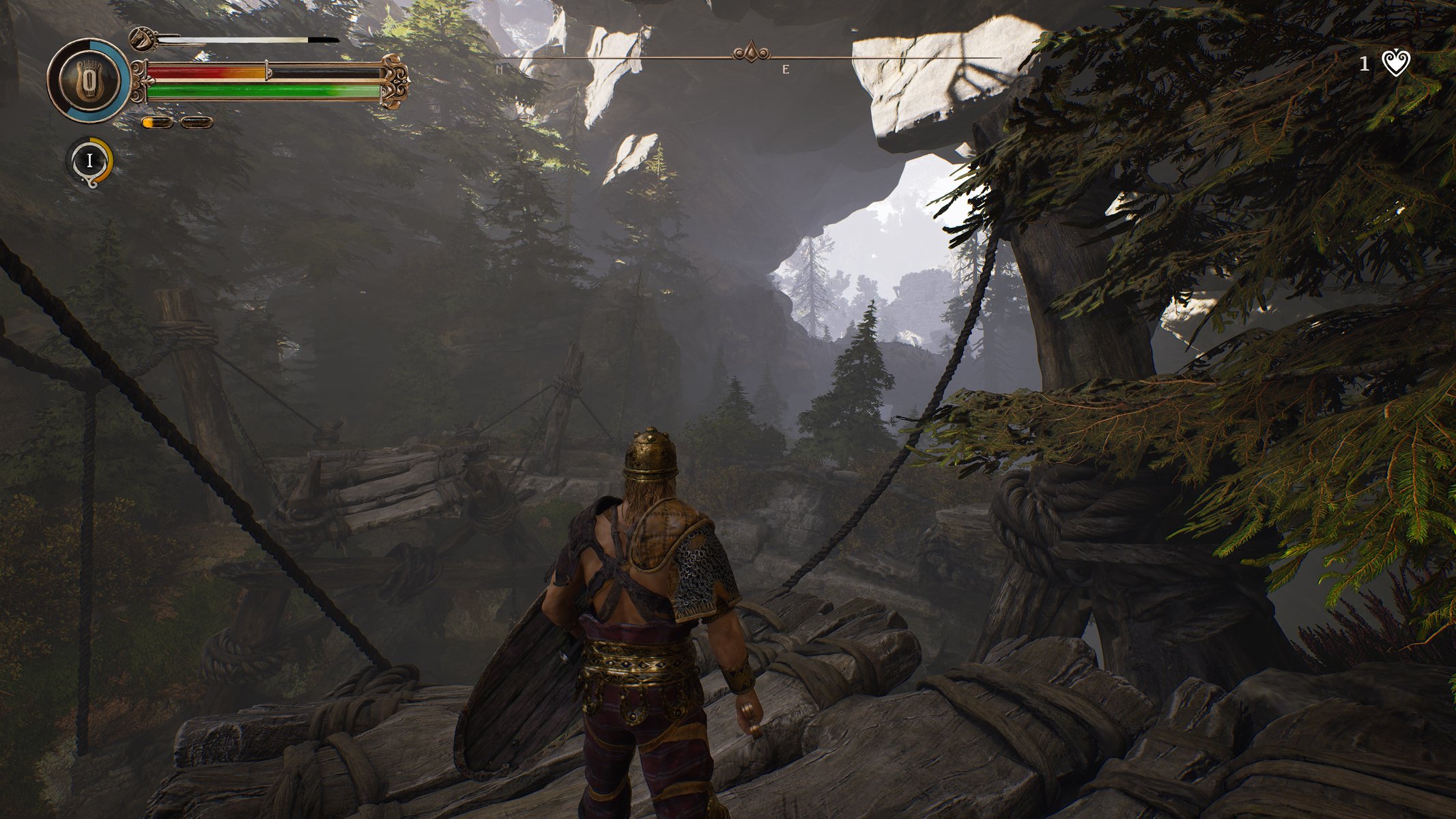Image resolution: width=1456 pixels, height=819 pixels.
Task: Select the horse-head sword hilt icon
Action: [x=143, y=40]
